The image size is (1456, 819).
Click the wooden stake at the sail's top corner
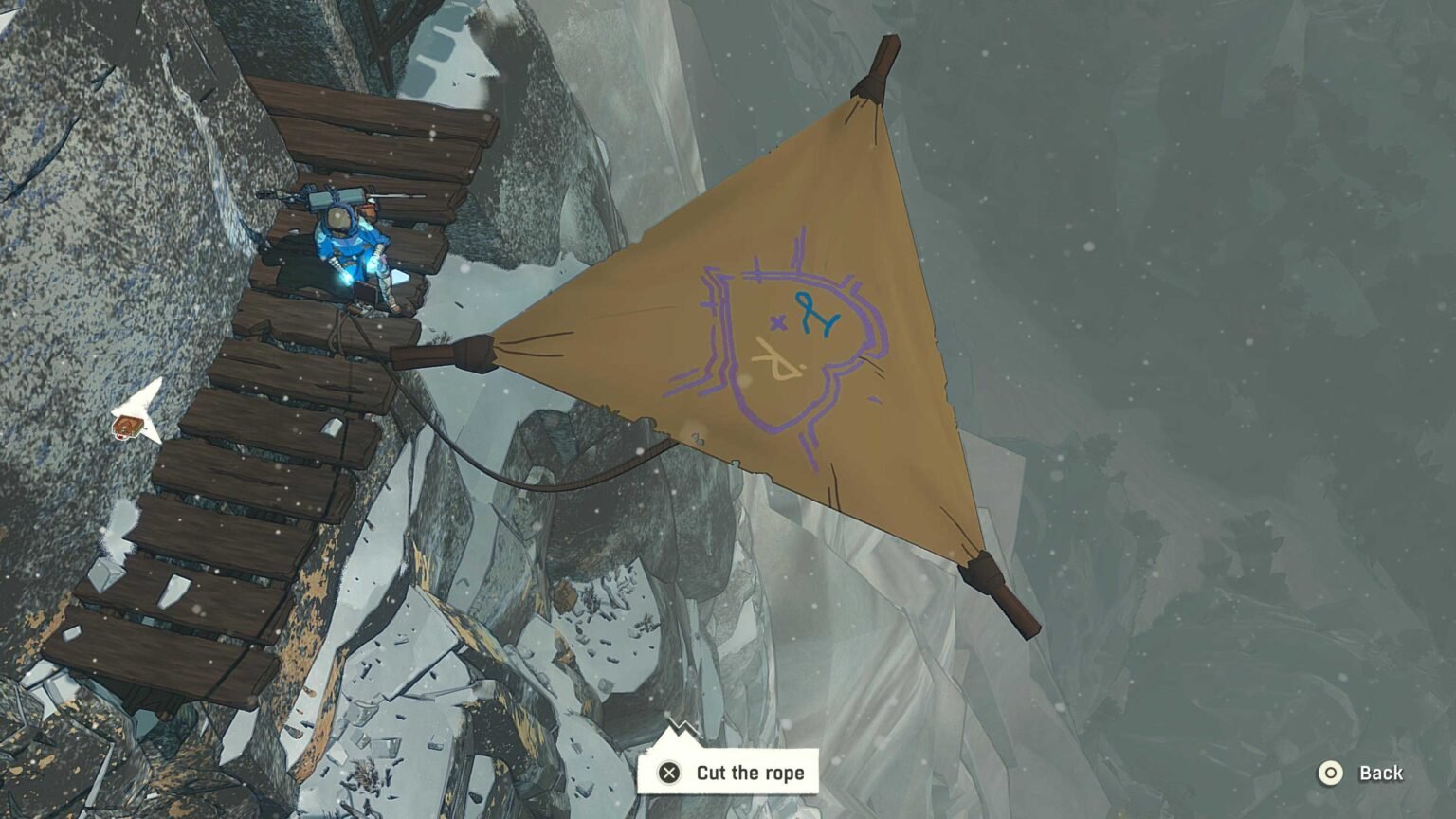pos(881,71)
